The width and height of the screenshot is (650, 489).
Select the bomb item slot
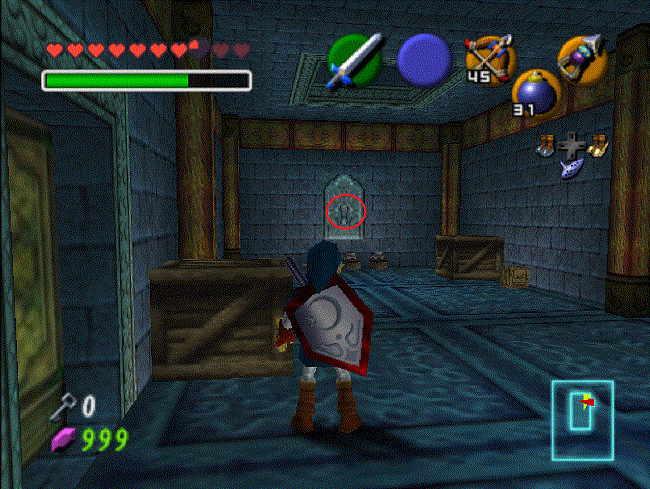click(533, 95)
